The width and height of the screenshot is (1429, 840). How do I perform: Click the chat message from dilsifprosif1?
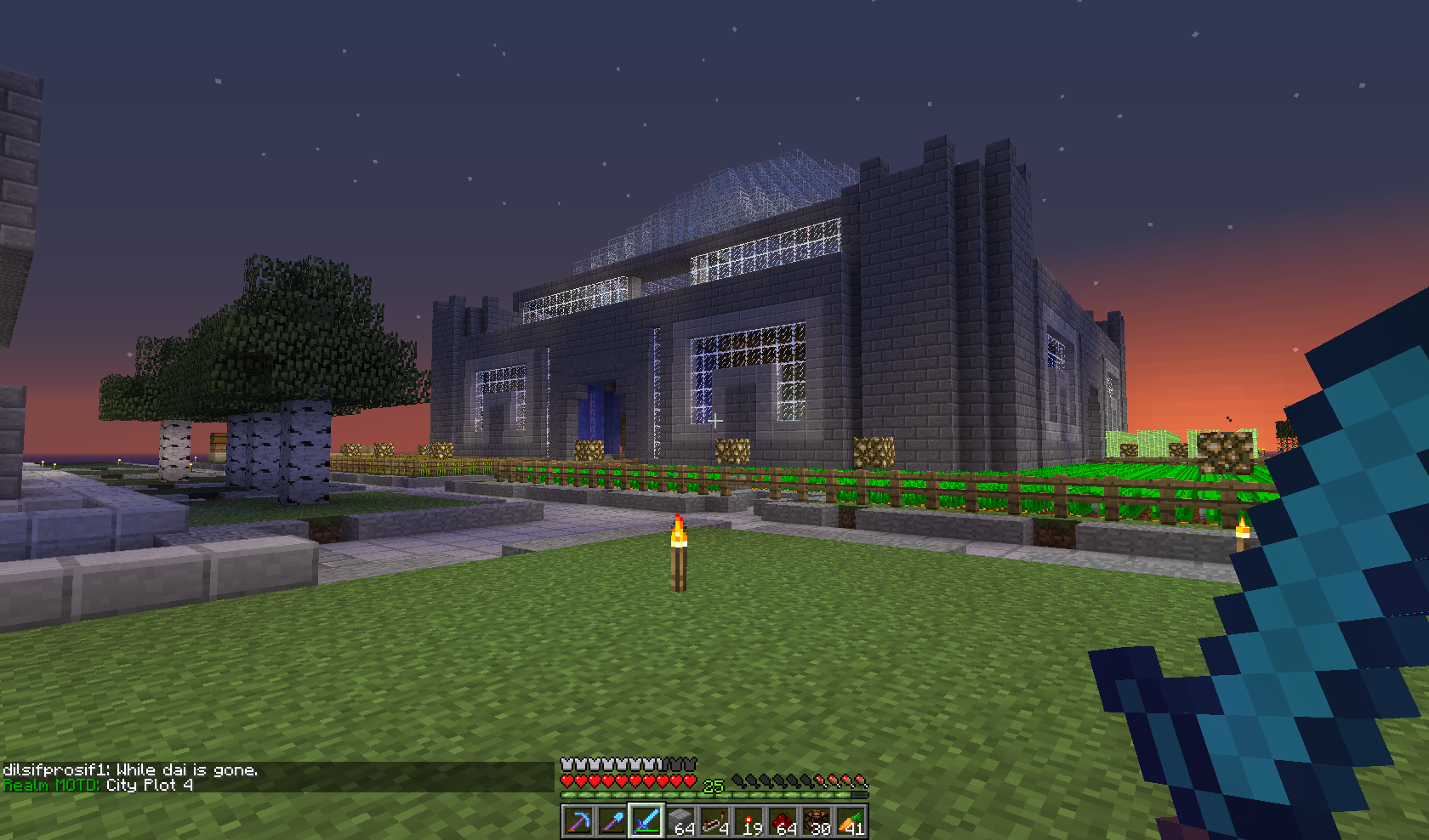pyautogui.click(x=130, y=770)
